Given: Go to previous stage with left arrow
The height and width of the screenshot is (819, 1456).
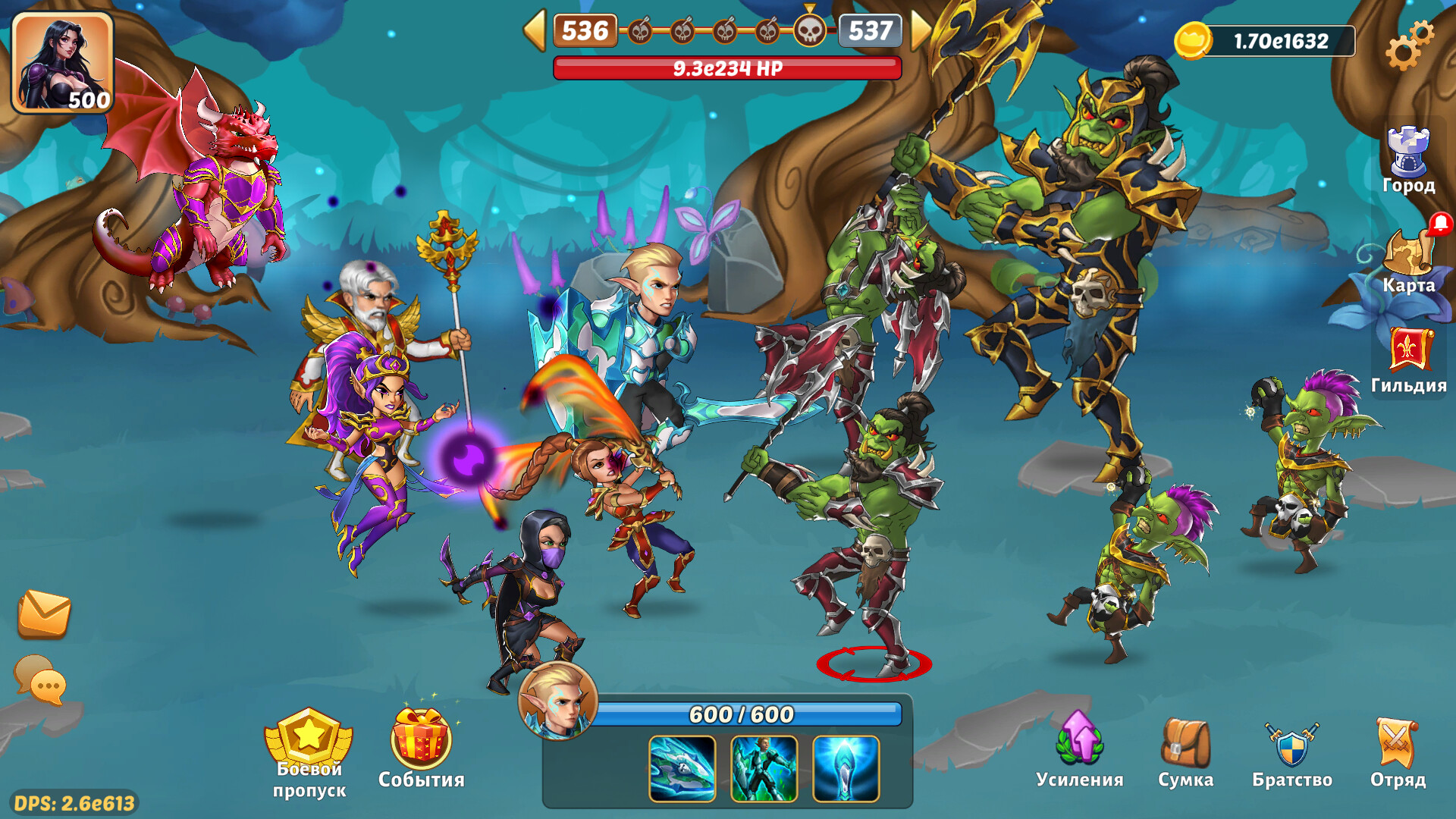Looking at the screenshot, I should tap(535, 31).
